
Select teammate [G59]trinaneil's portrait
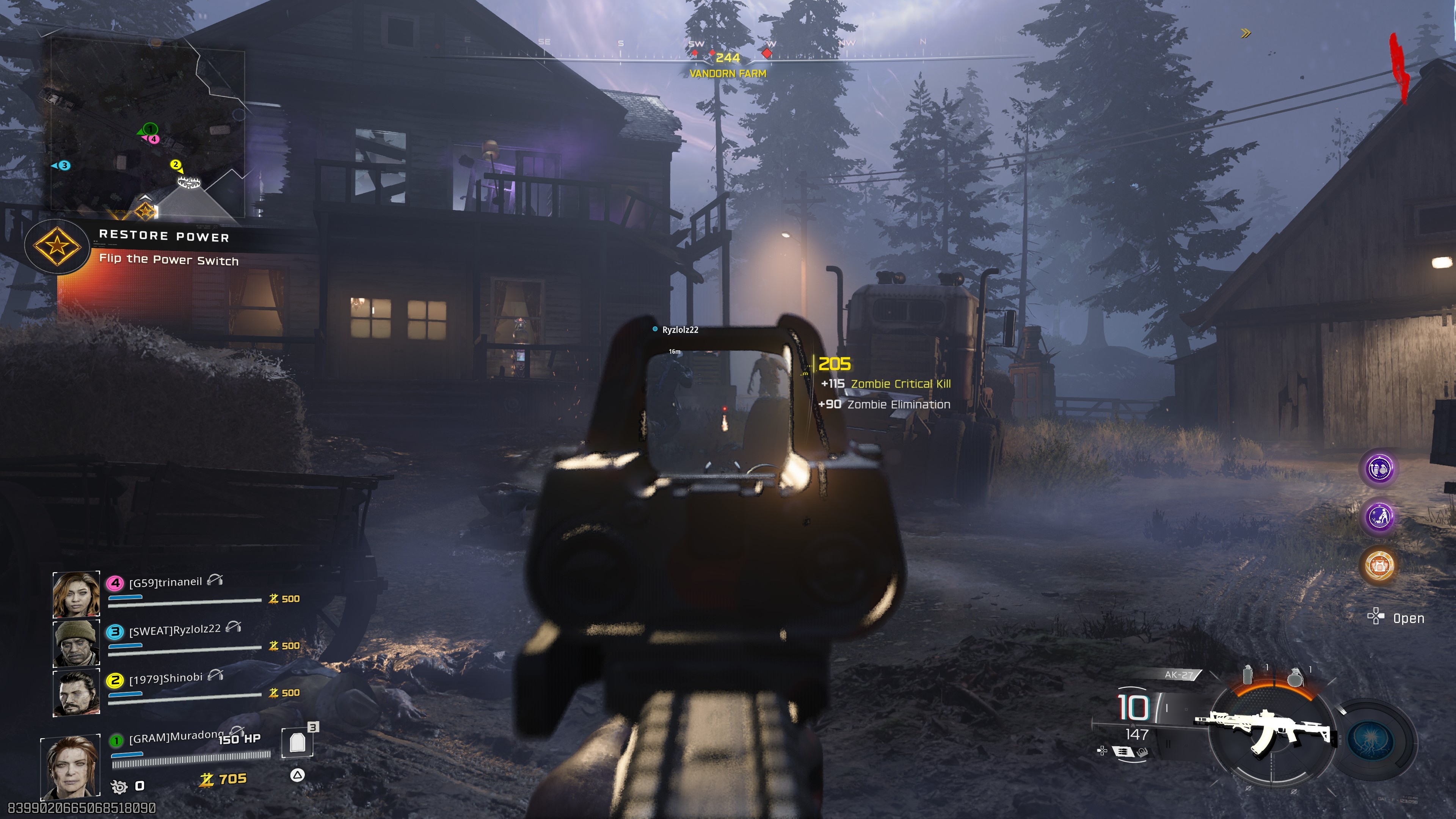point(76,594)
